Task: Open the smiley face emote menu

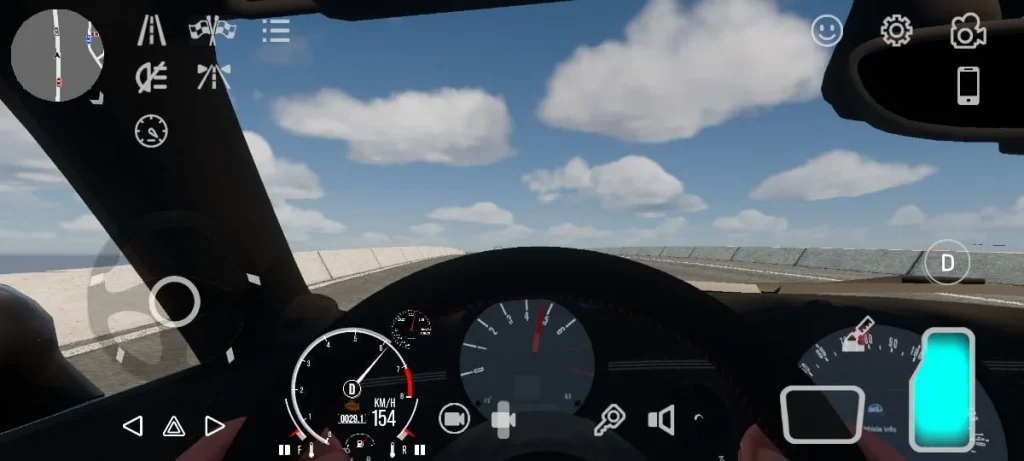Action: click(827, 32)
